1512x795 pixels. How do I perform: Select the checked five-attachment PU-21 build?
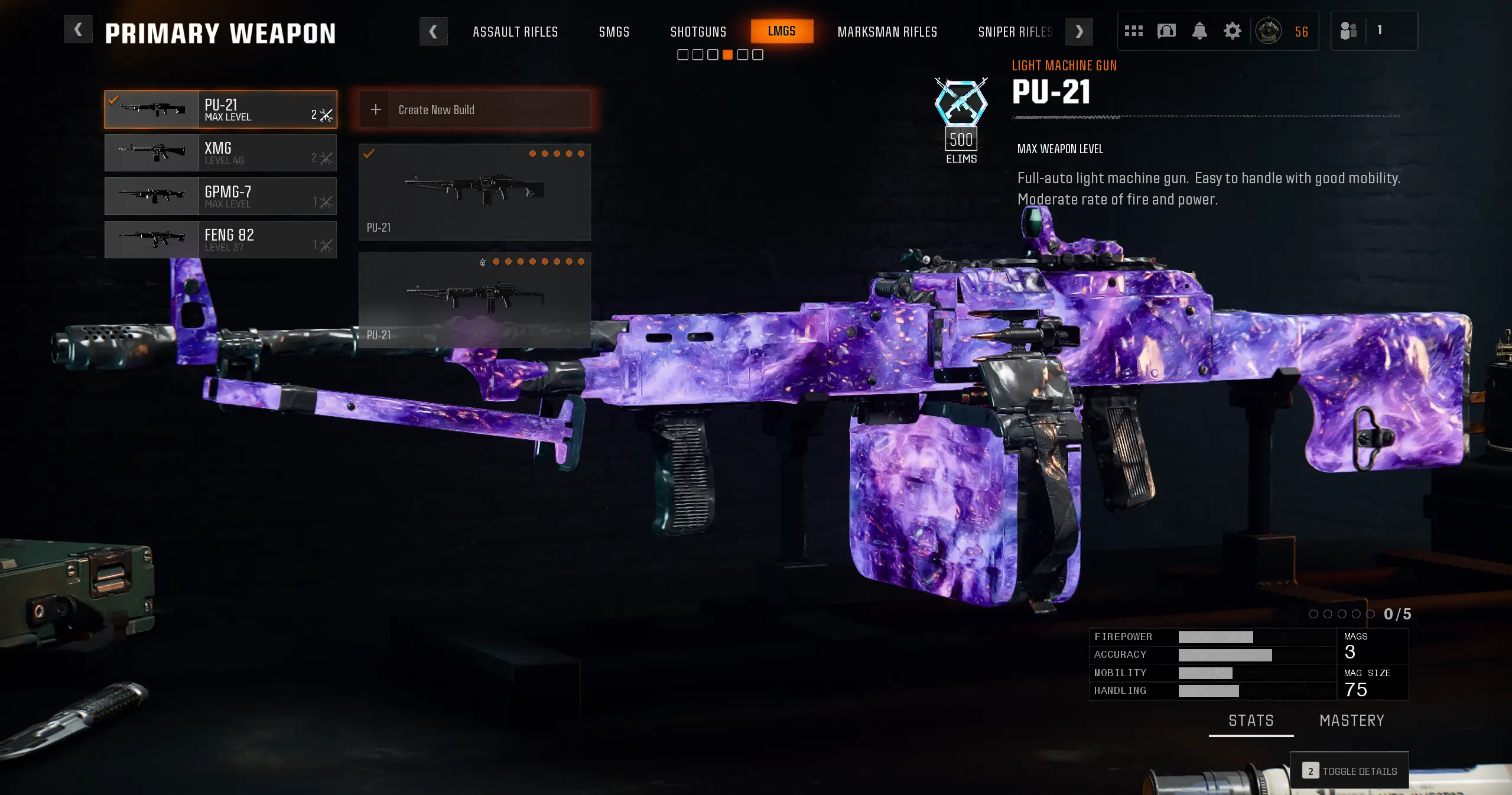click(x=474, y=192)
